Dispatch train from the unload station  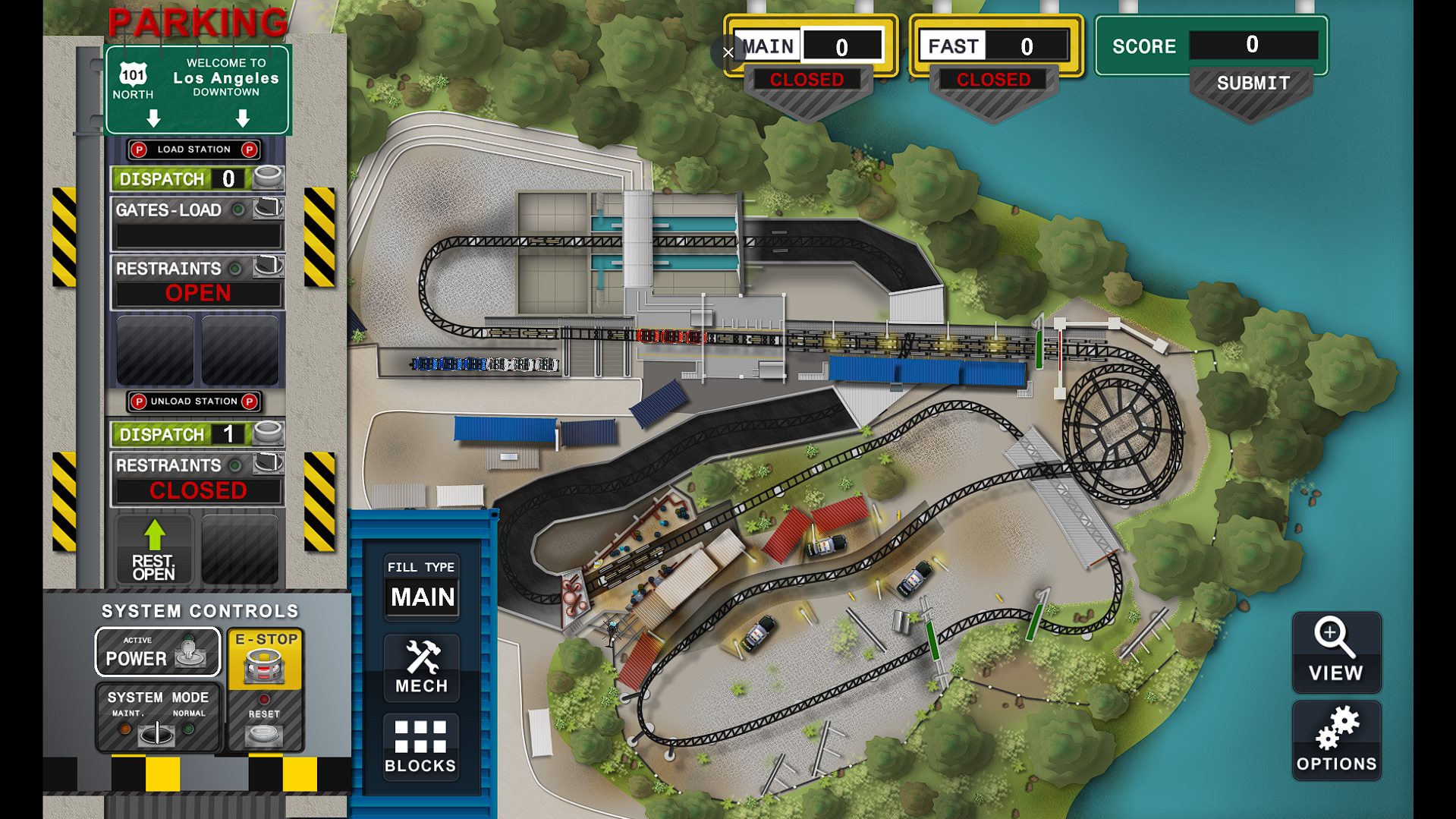[x=267, y=433]
